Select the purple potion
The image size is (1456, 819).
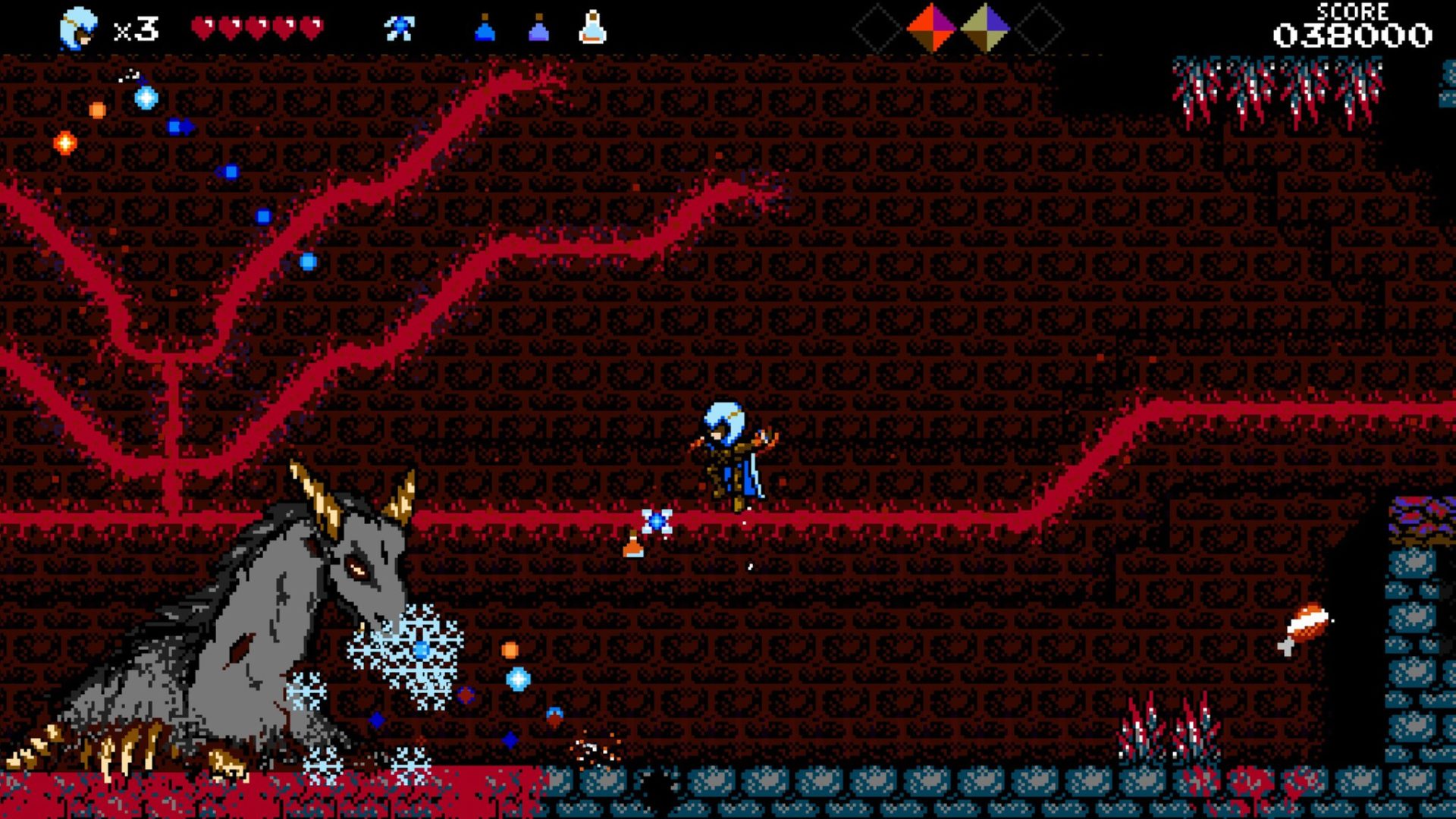click(x=538, y=29)
